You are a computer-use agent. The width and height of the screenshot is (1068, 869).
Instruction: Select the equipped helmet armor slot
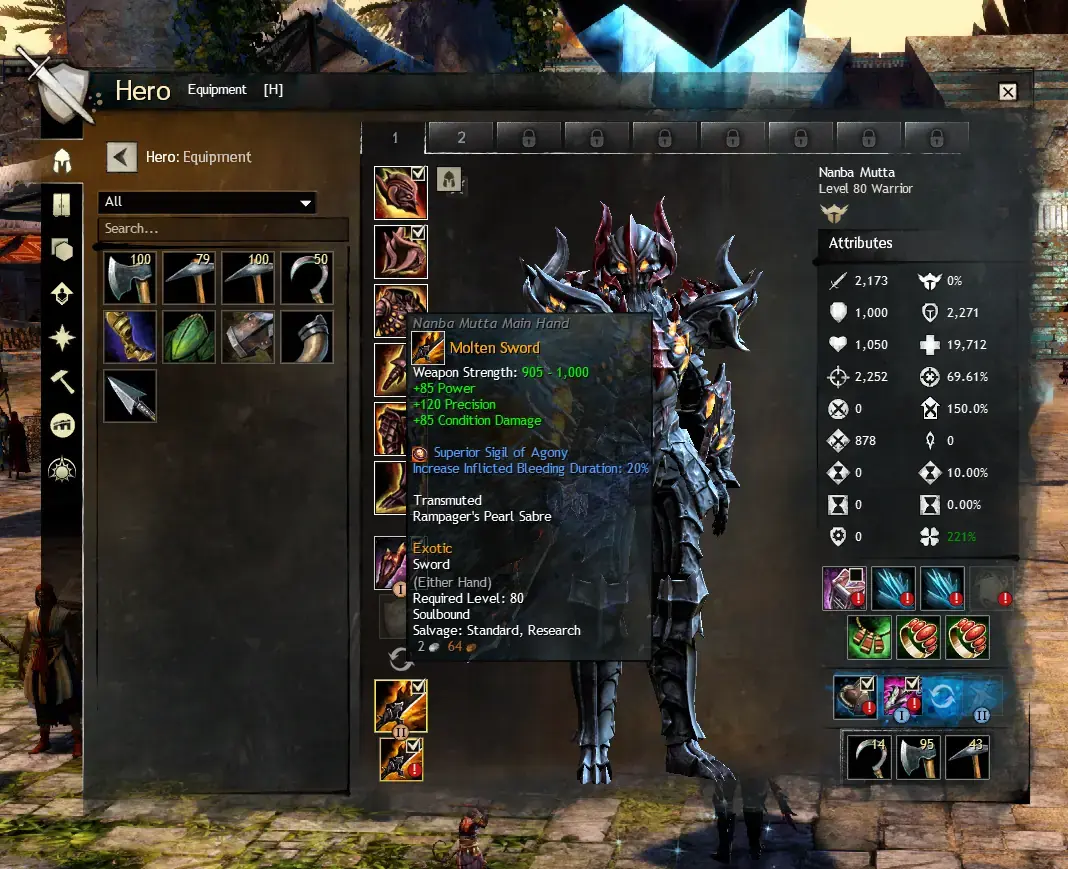(400, 193)
